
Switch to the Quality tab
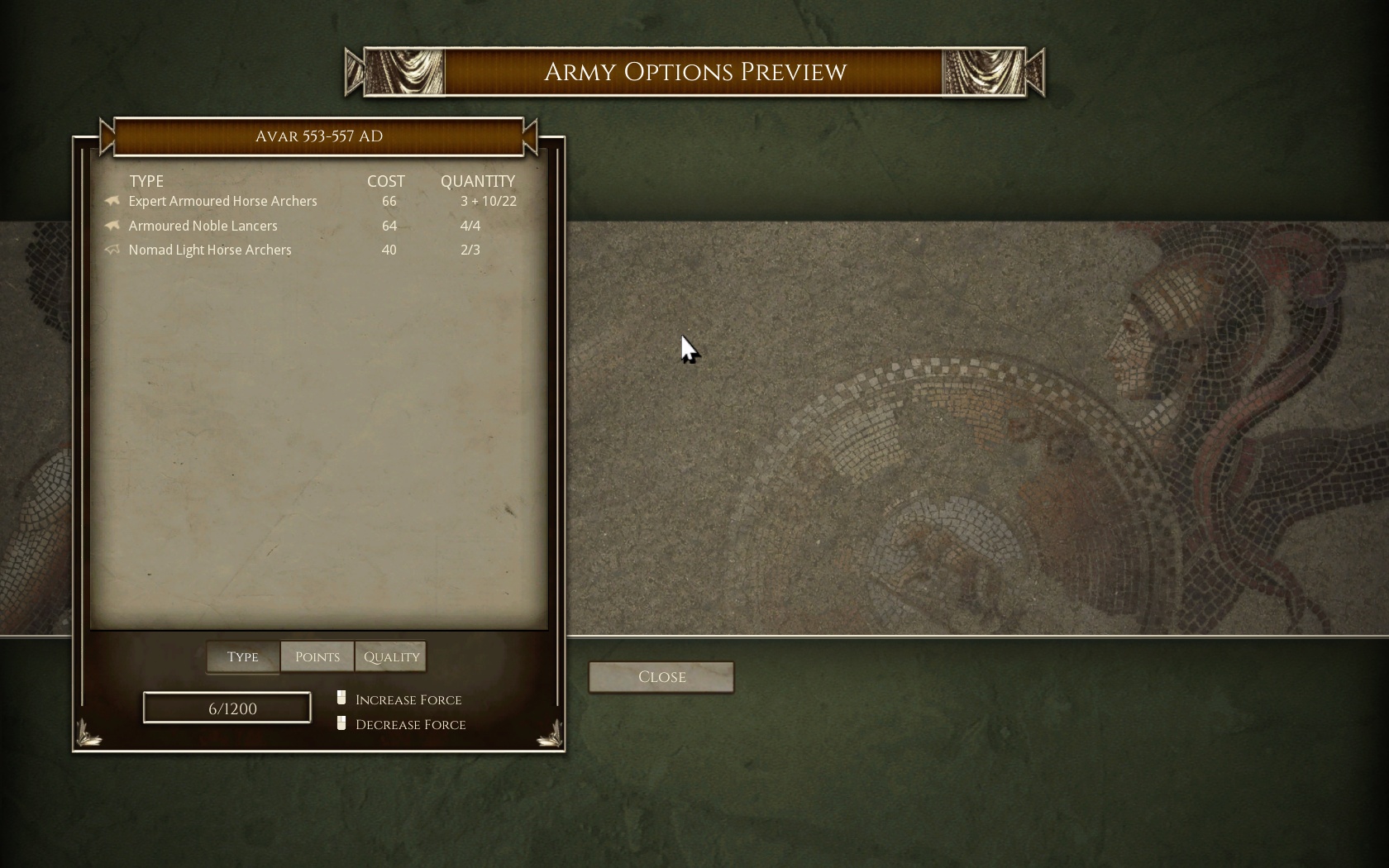click(390, 656)
